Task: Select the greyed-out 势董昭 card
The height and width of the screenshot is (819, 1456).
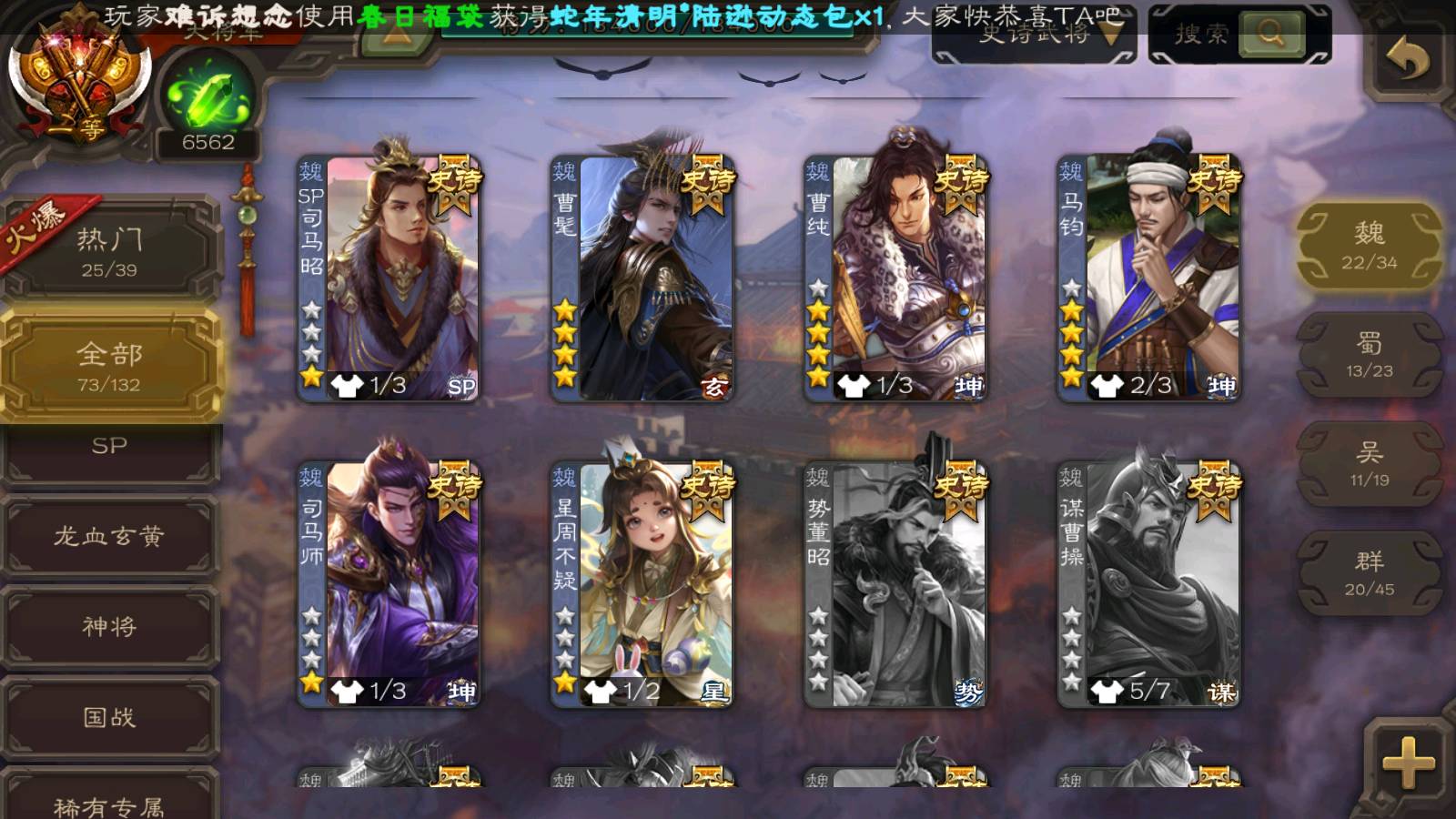Action: 895,584
